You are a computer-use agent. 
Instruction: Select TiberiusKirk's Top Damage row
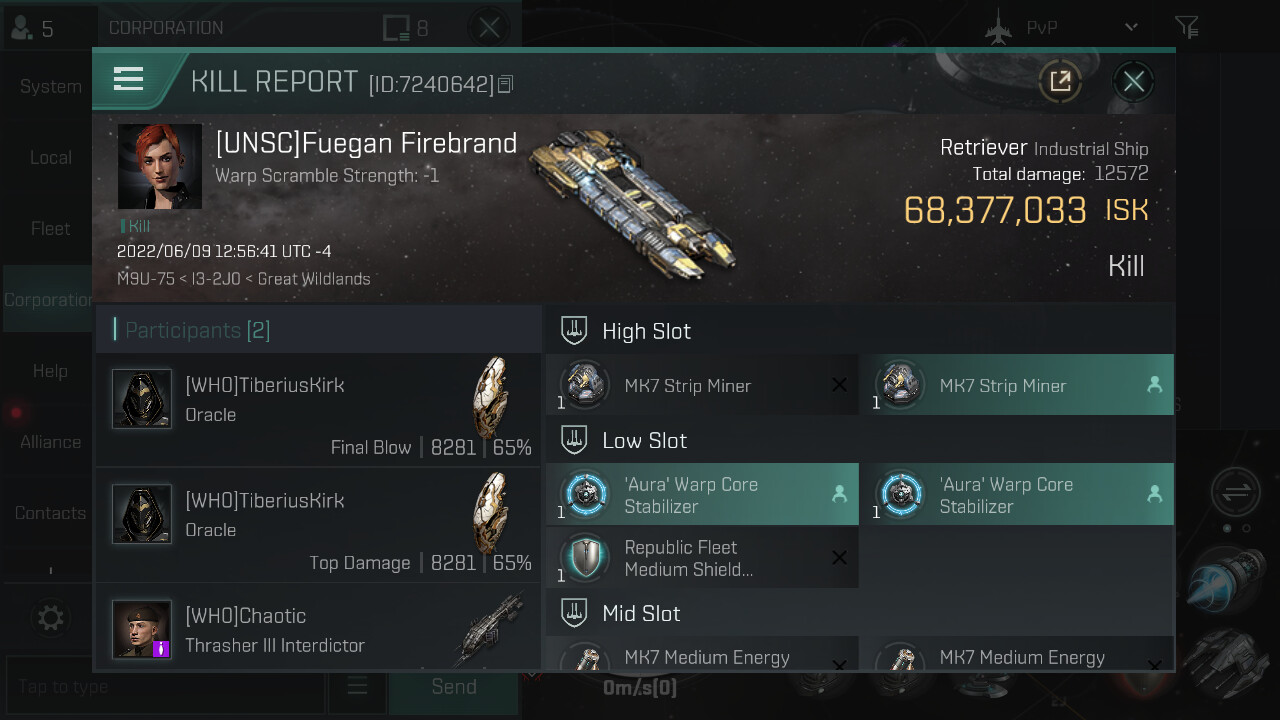[x=318, y=526]
